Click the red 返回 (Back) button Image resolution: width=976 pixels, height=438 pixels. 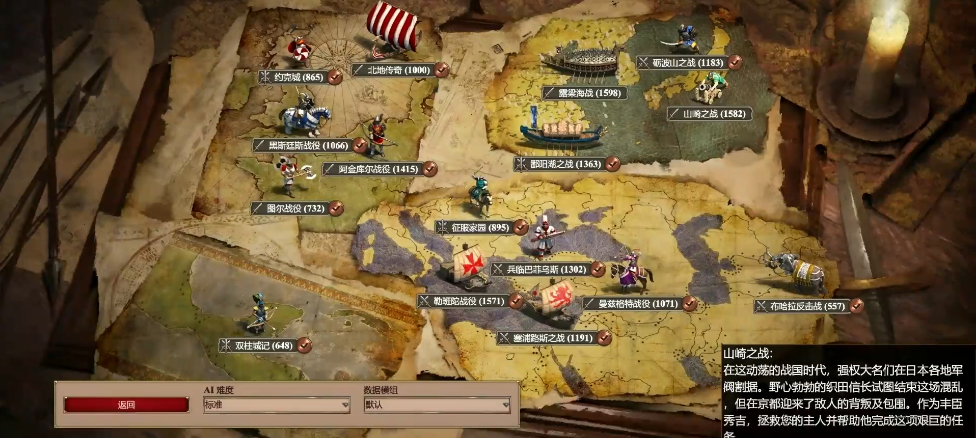point(126,405)
